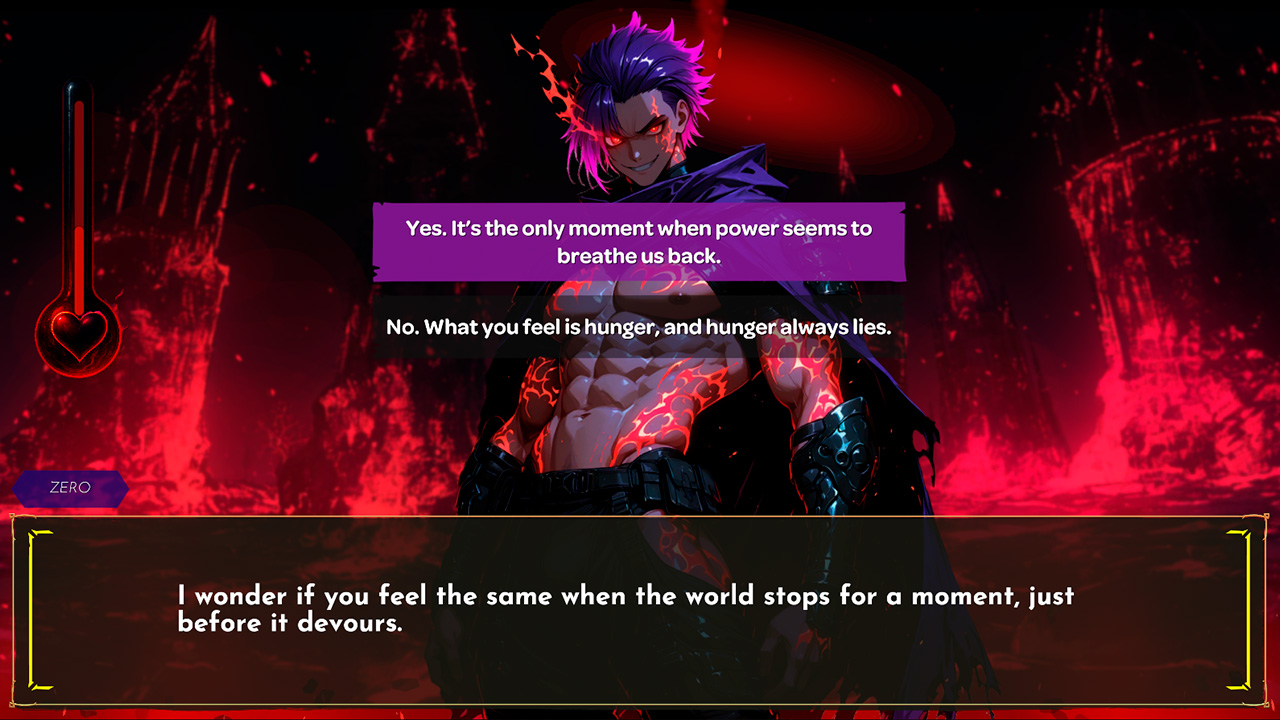Click the ZERO character nameplate
This screenshot has width=1280, height=720.
click(x=70, y=489)
